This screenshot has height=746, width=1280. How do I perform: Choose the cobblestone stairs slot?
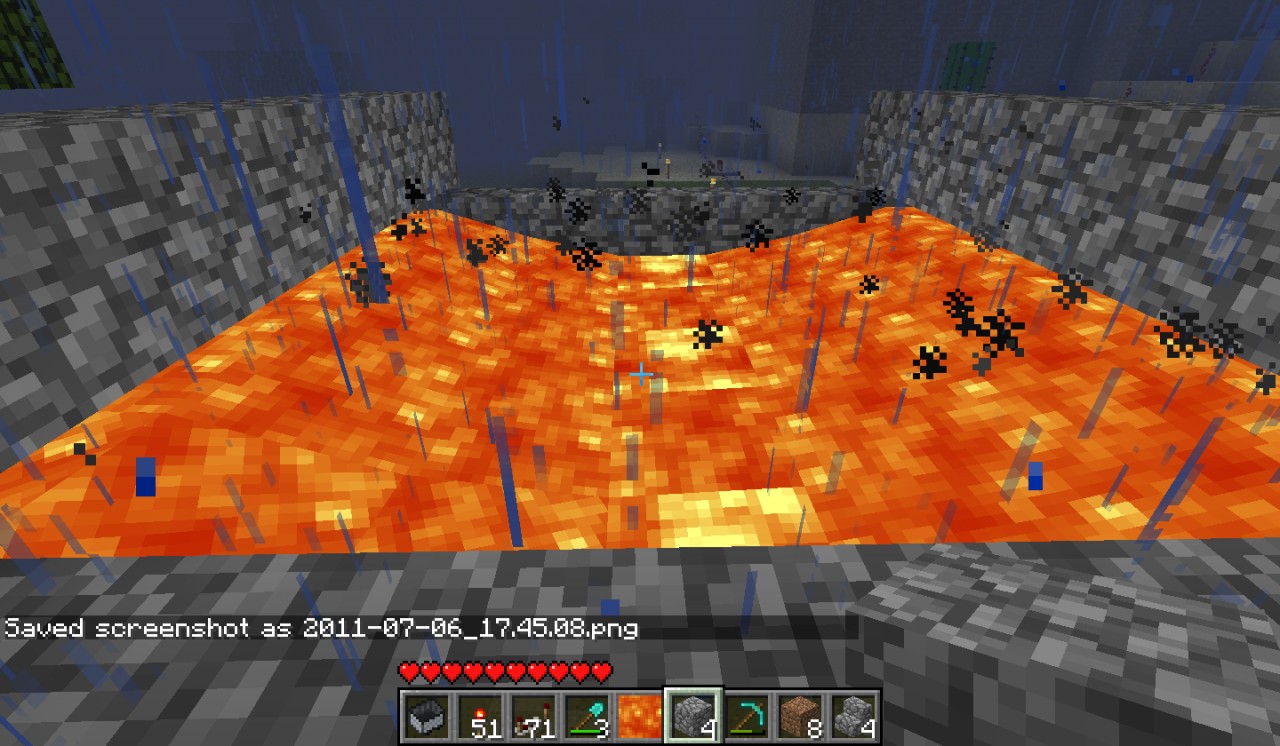(853, 716)
